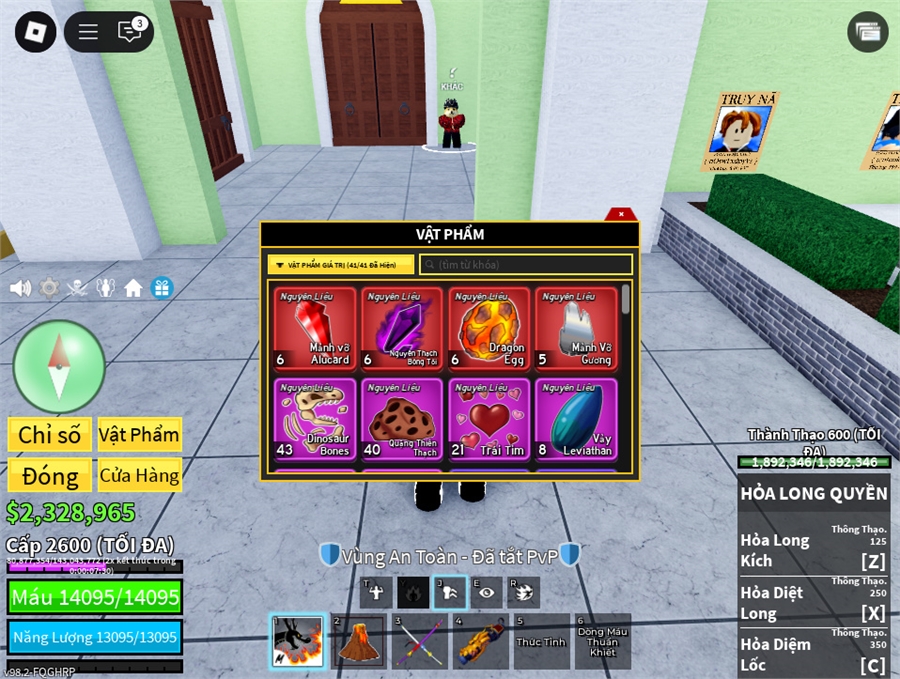900x679 pixels.
Task: Select the Nguyên Thạch Bóng Tối item
Action: pos(401,329)
